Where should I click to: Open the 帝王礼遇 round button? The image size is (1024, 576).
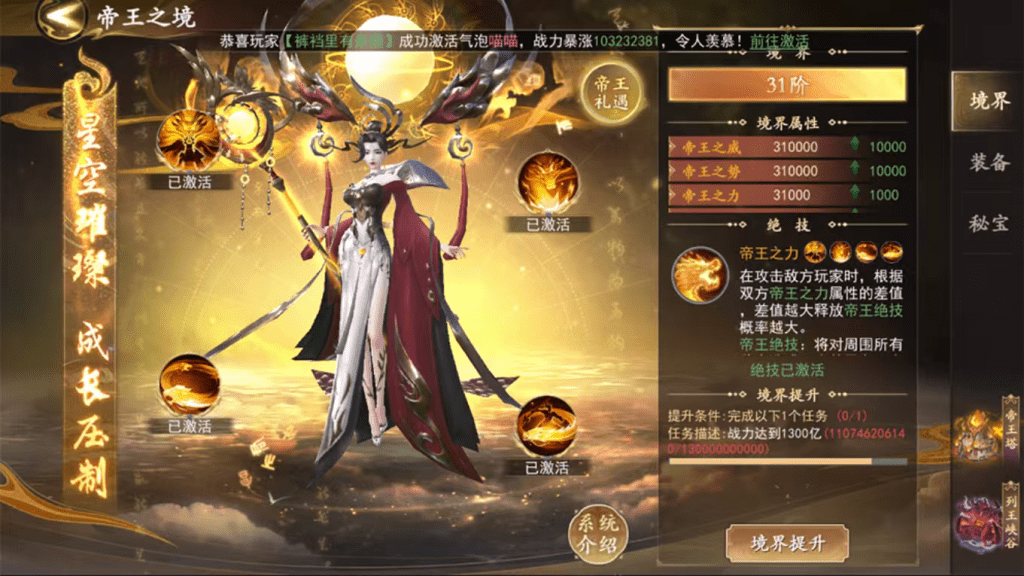click(x=610, y=95)
